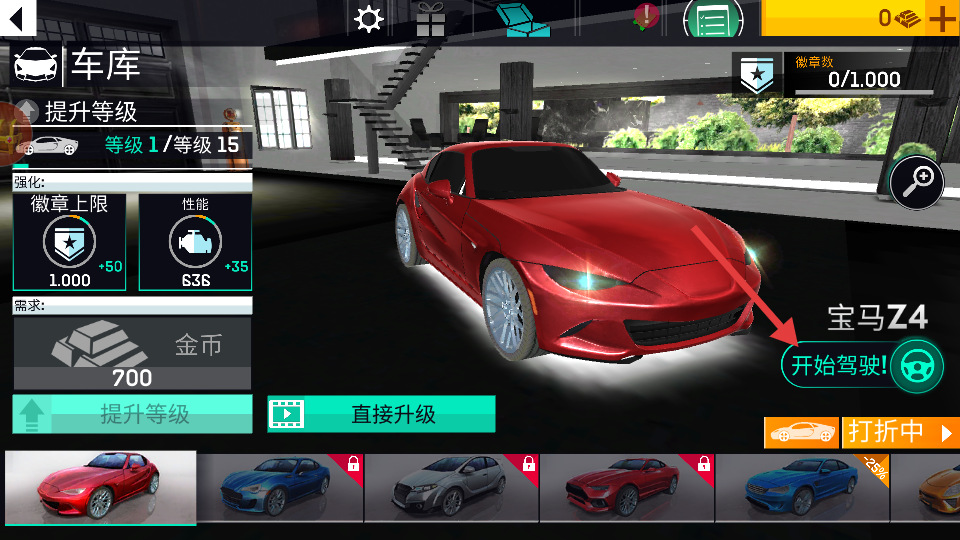Select the red roadster car thumbnail
The width and height of the screenshot is (960, 540).
pos(100,487)
